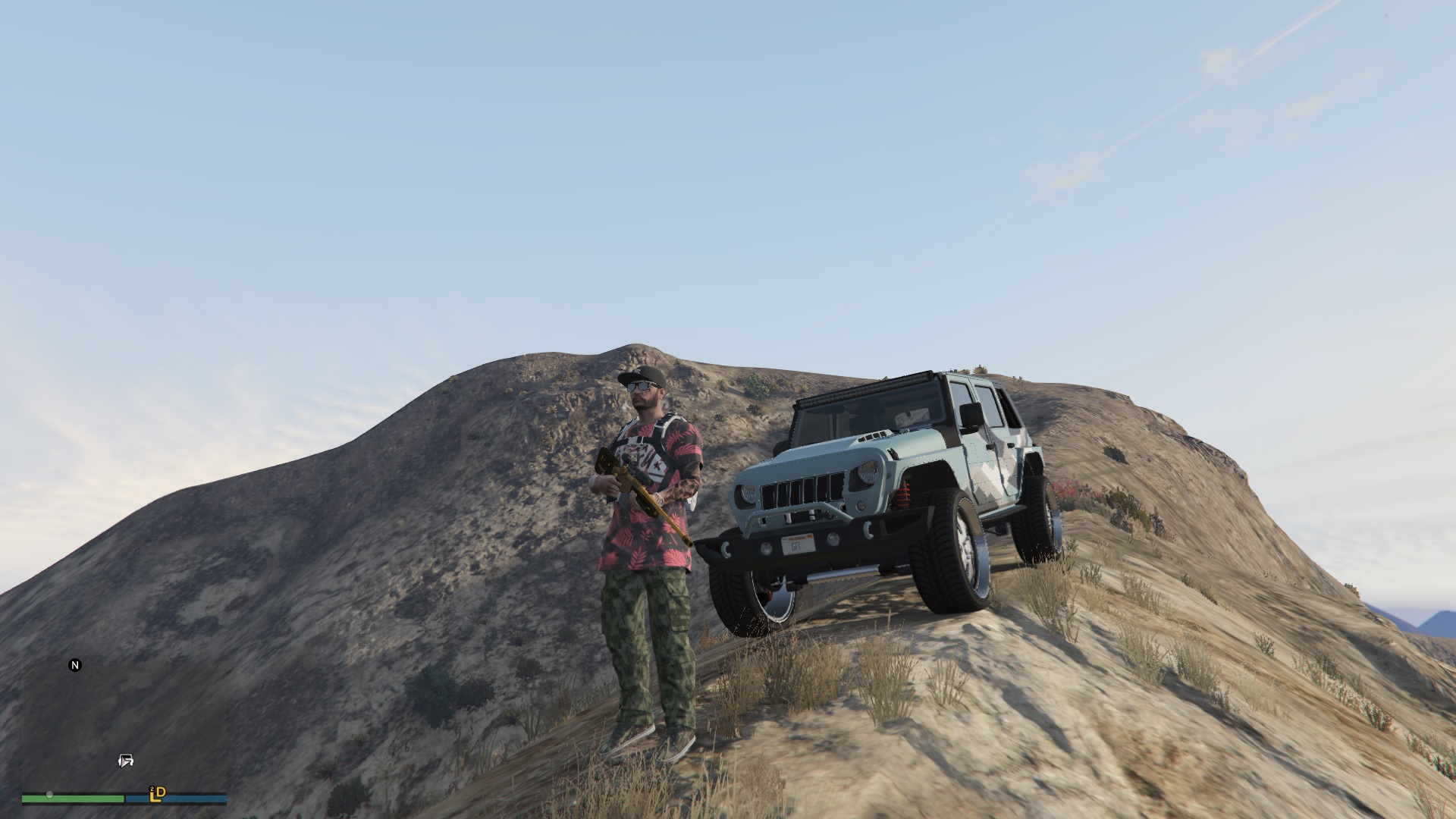The width and height of the screenshot is (1456, 819).
Task: Click the yellow LD marker on the minimap
Action: (158, 794)
